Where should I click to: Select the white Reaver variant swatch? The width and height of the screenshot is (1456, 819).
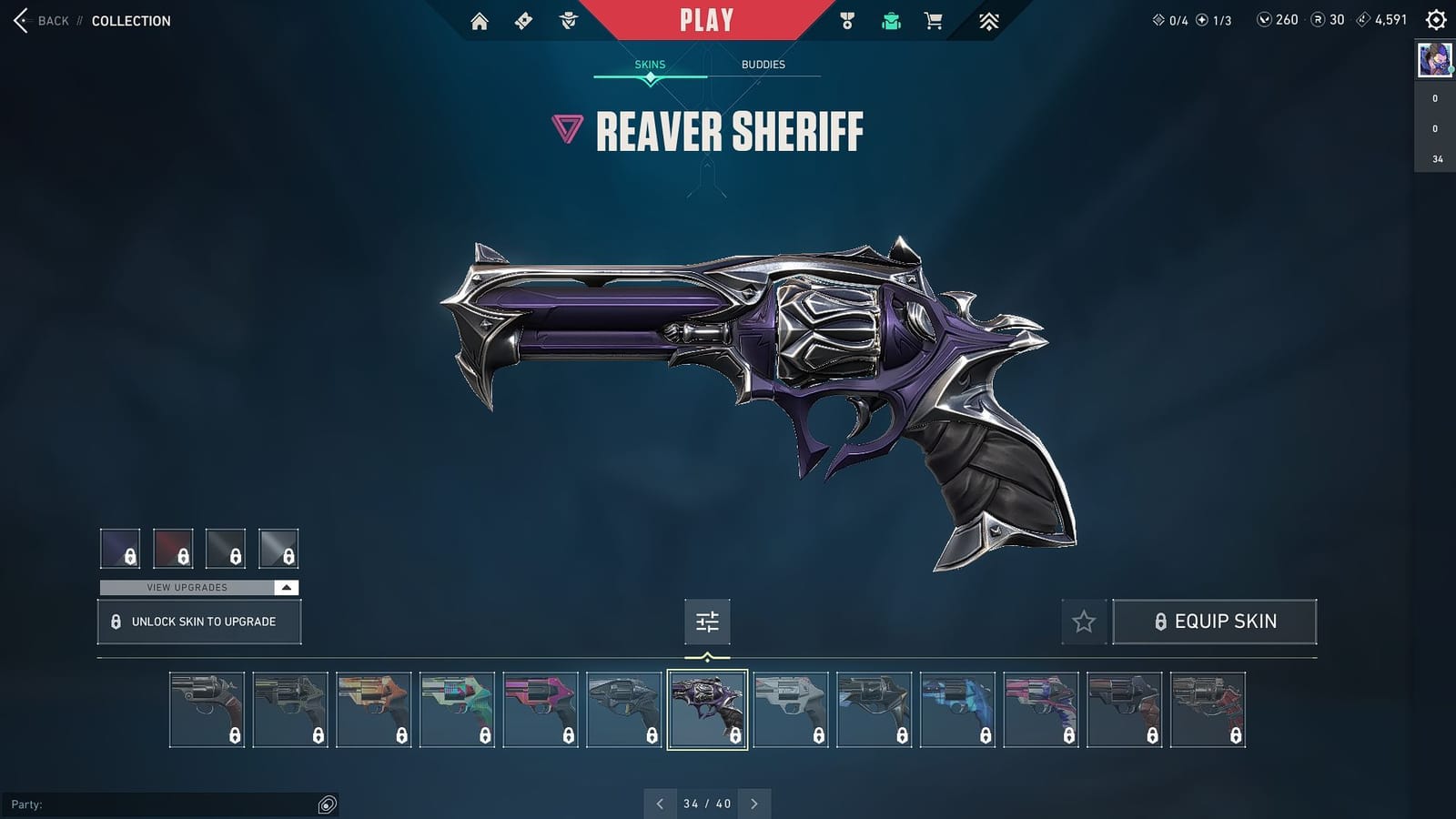pos(279,548)
